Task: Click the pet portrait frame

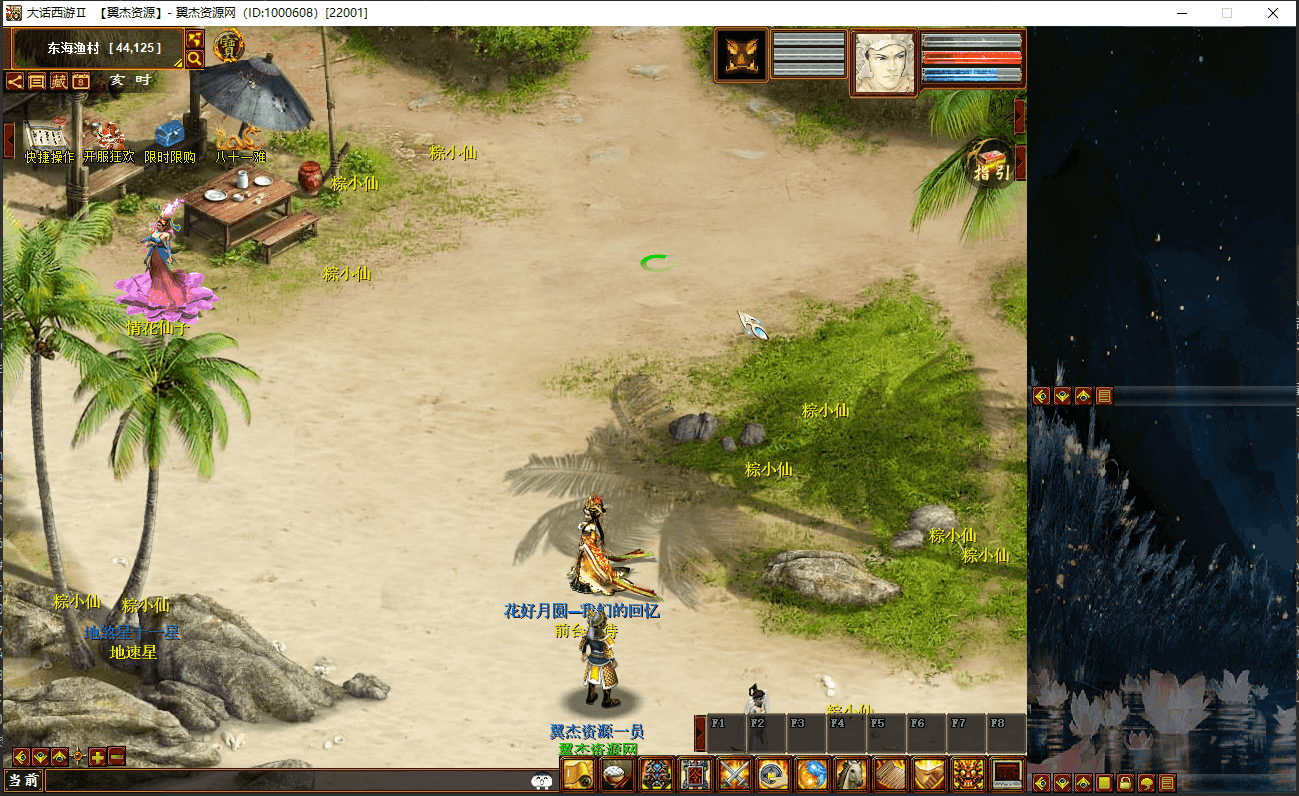Action: click(x=741, y=55)
